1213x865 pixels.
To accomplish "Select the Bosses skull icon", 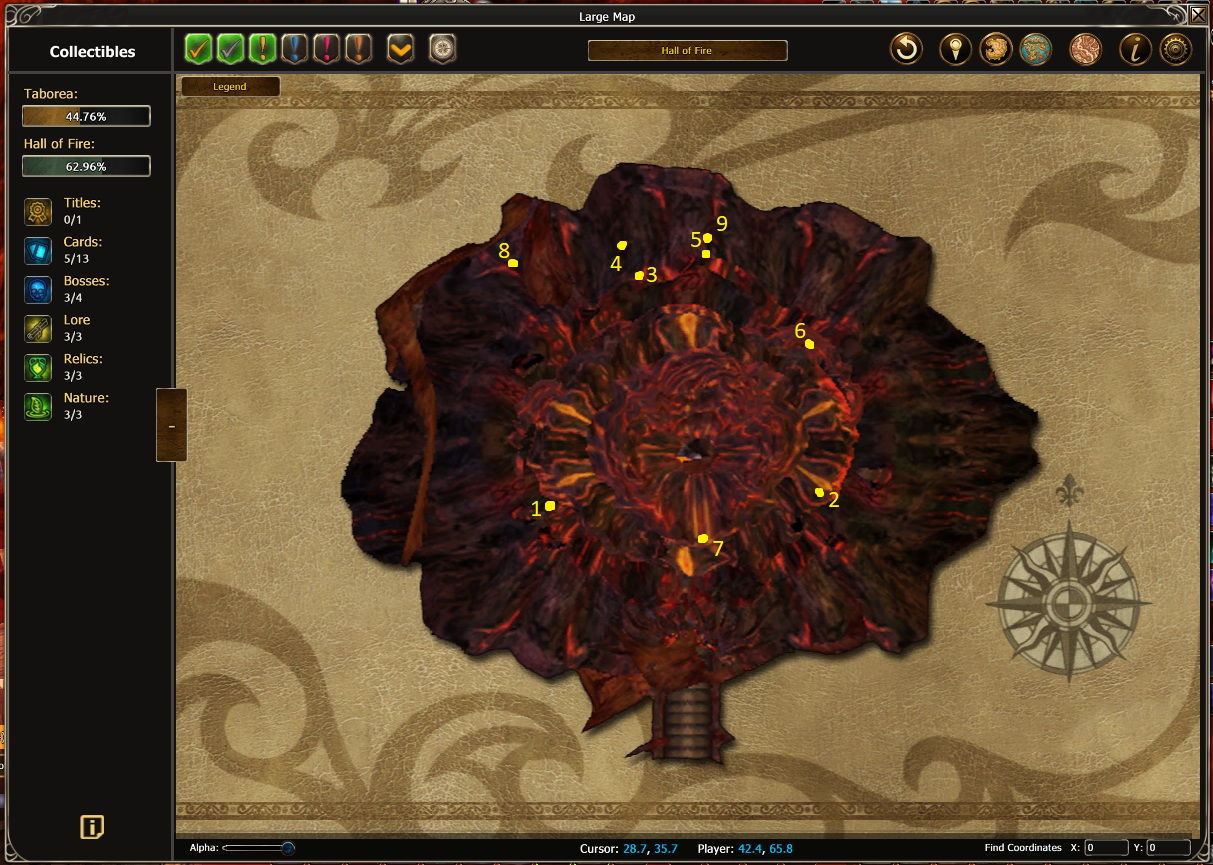I will pyautogui.click(x=38, y=290).
